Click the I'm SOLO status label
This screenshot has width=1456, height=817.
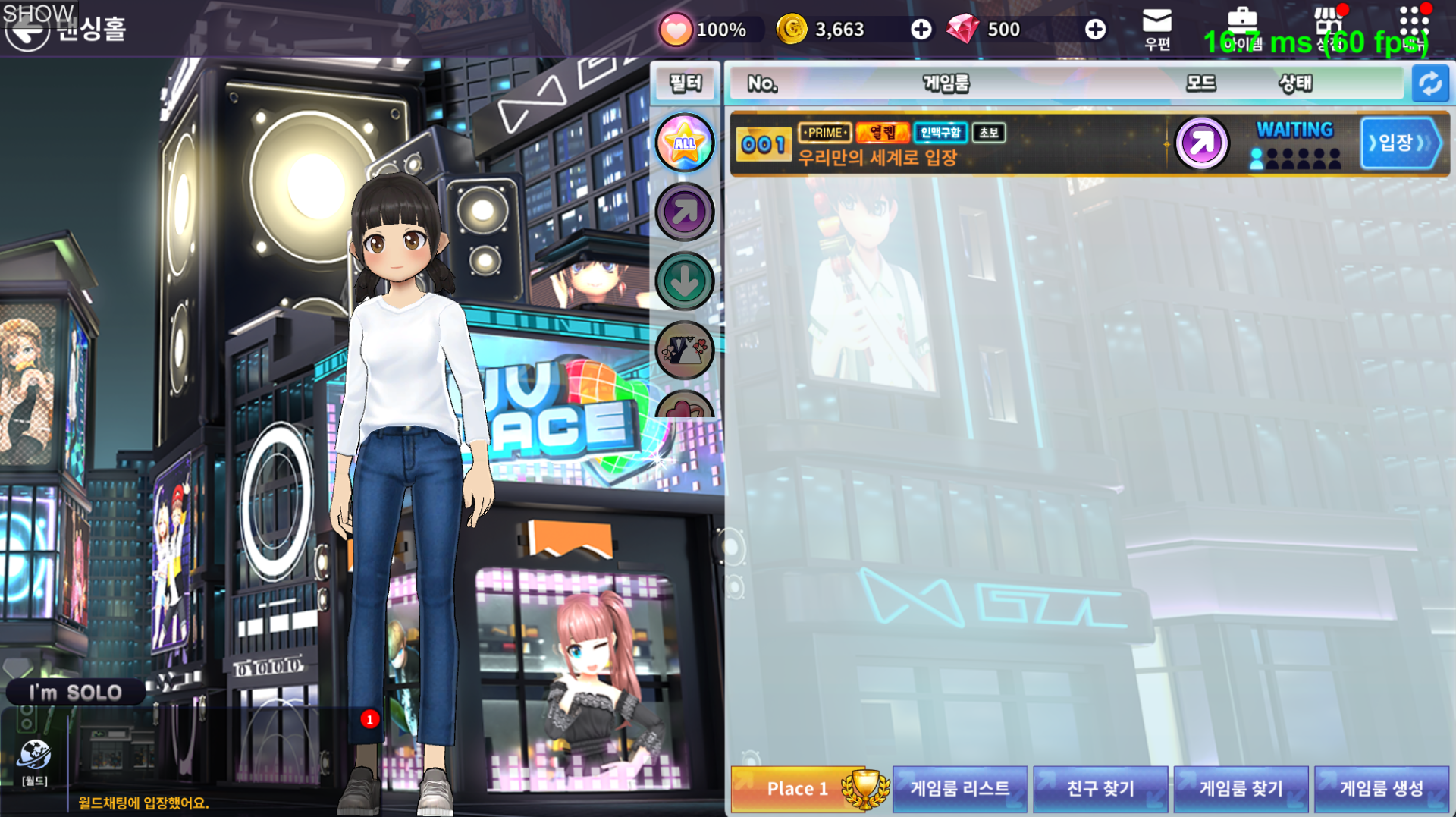click(x=75, y=693)
